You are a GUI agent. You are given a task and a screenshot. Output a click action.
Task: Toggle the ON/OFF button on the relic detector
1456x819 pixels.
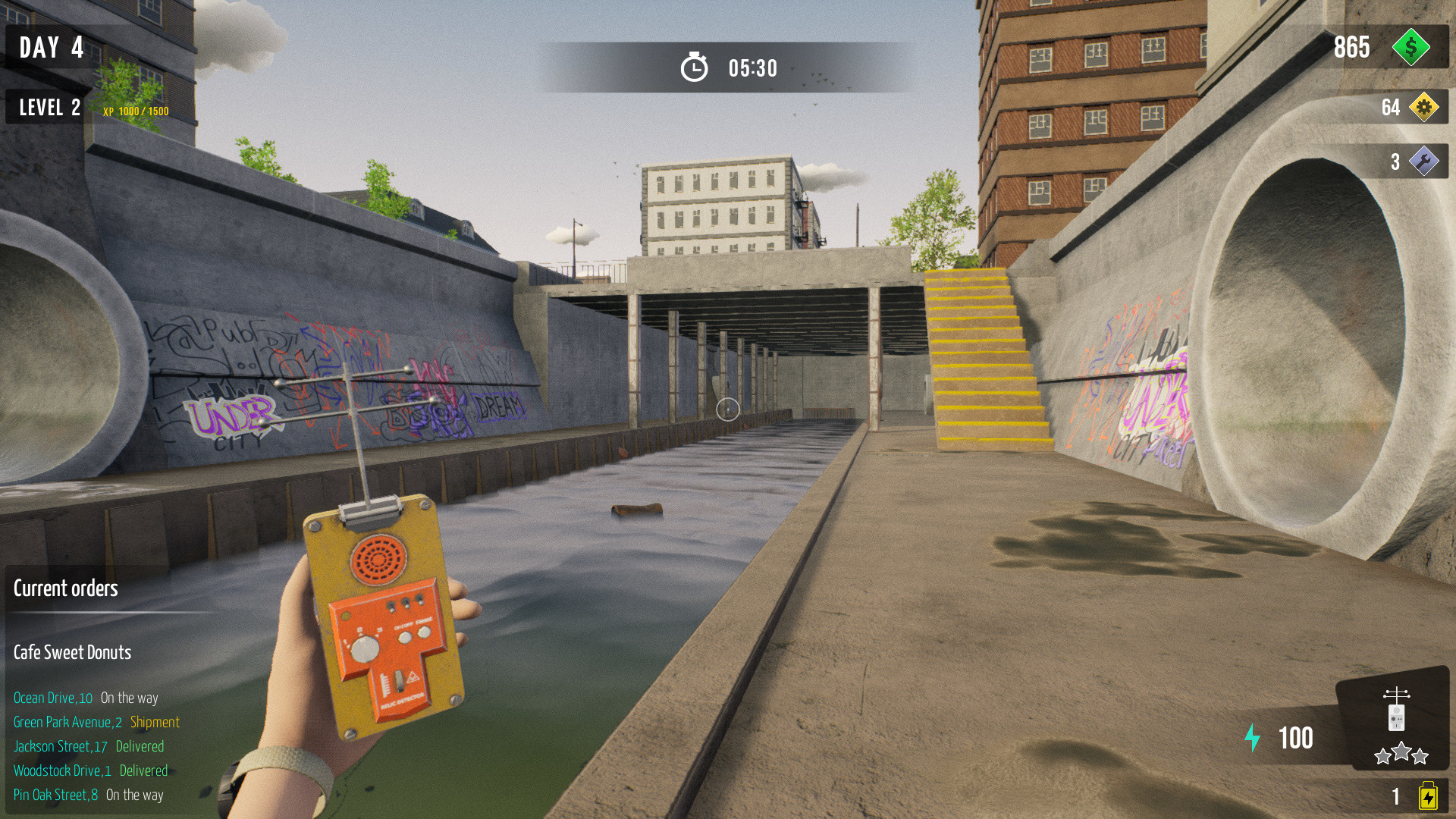(x=404, y=636)
